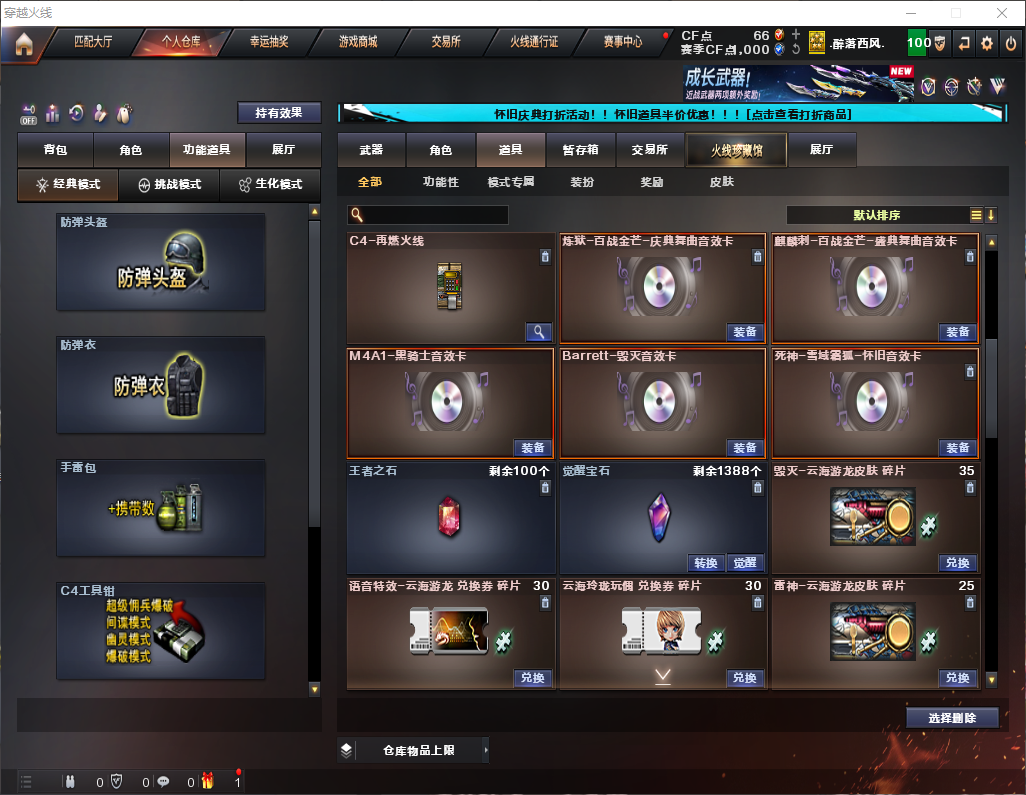Select the 挑战模式 mode tab

tap(169, 185)
